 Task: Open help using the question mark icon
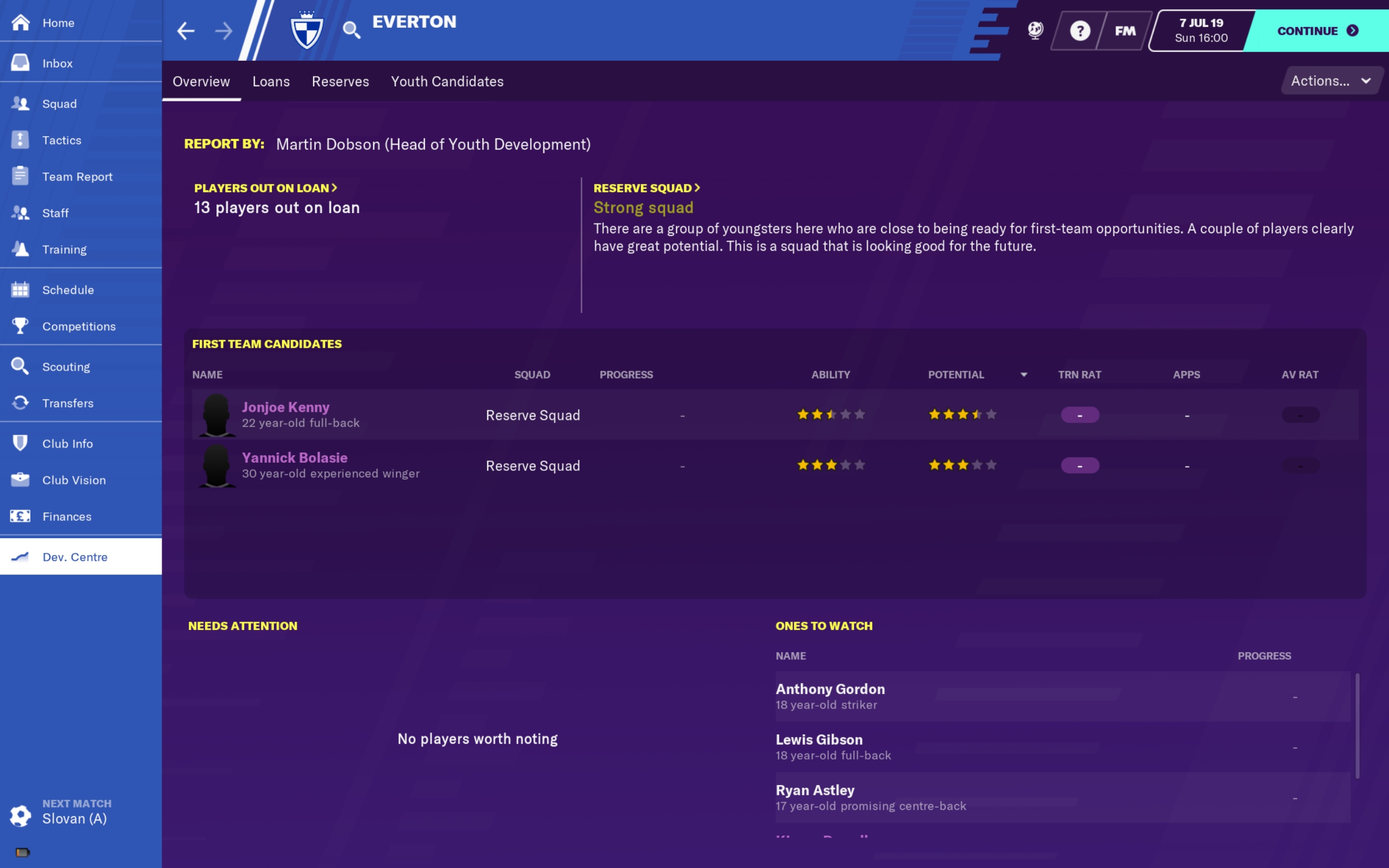tap(1080, 30)
